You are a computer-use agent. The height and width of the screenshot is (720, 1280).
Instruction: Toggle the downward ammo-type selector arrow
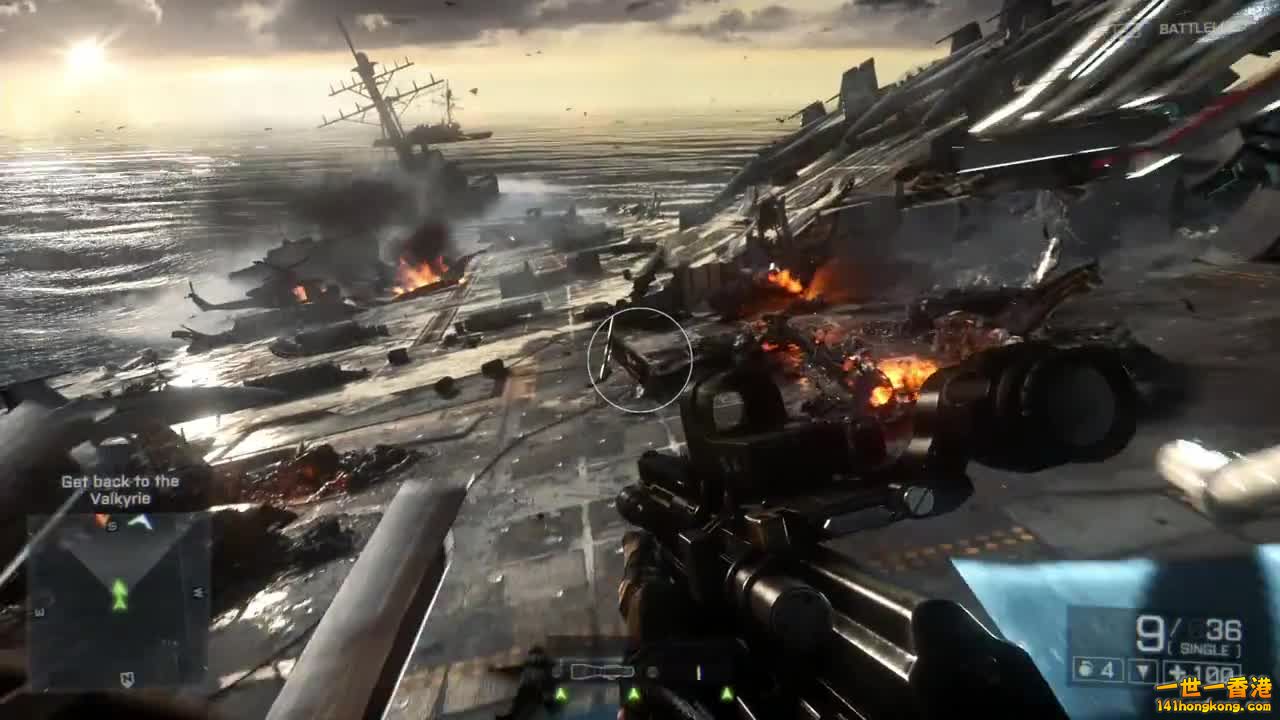coord(1142,669)
